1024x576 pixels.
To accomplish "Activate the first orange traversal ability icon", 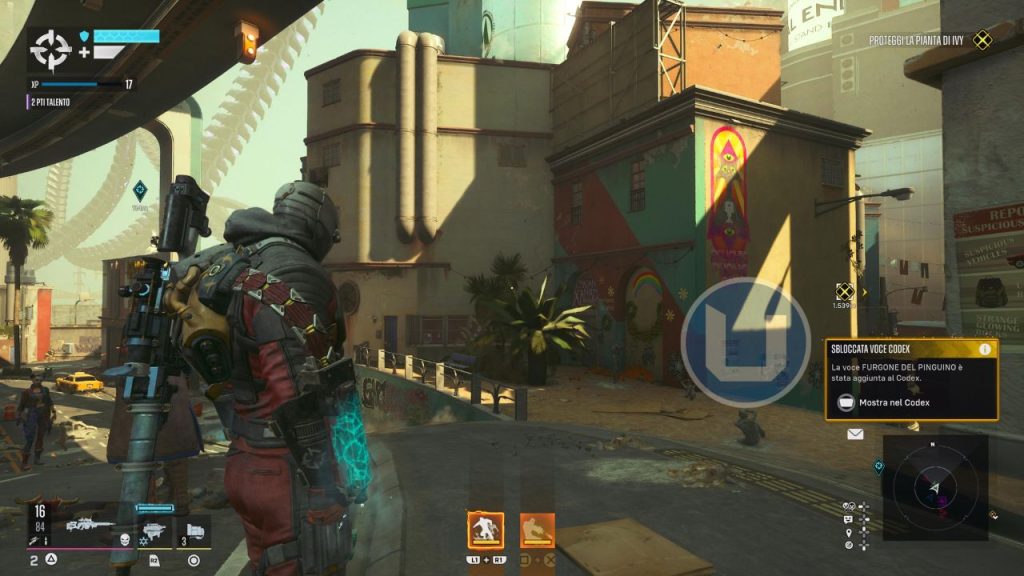I will pos(486,530).
